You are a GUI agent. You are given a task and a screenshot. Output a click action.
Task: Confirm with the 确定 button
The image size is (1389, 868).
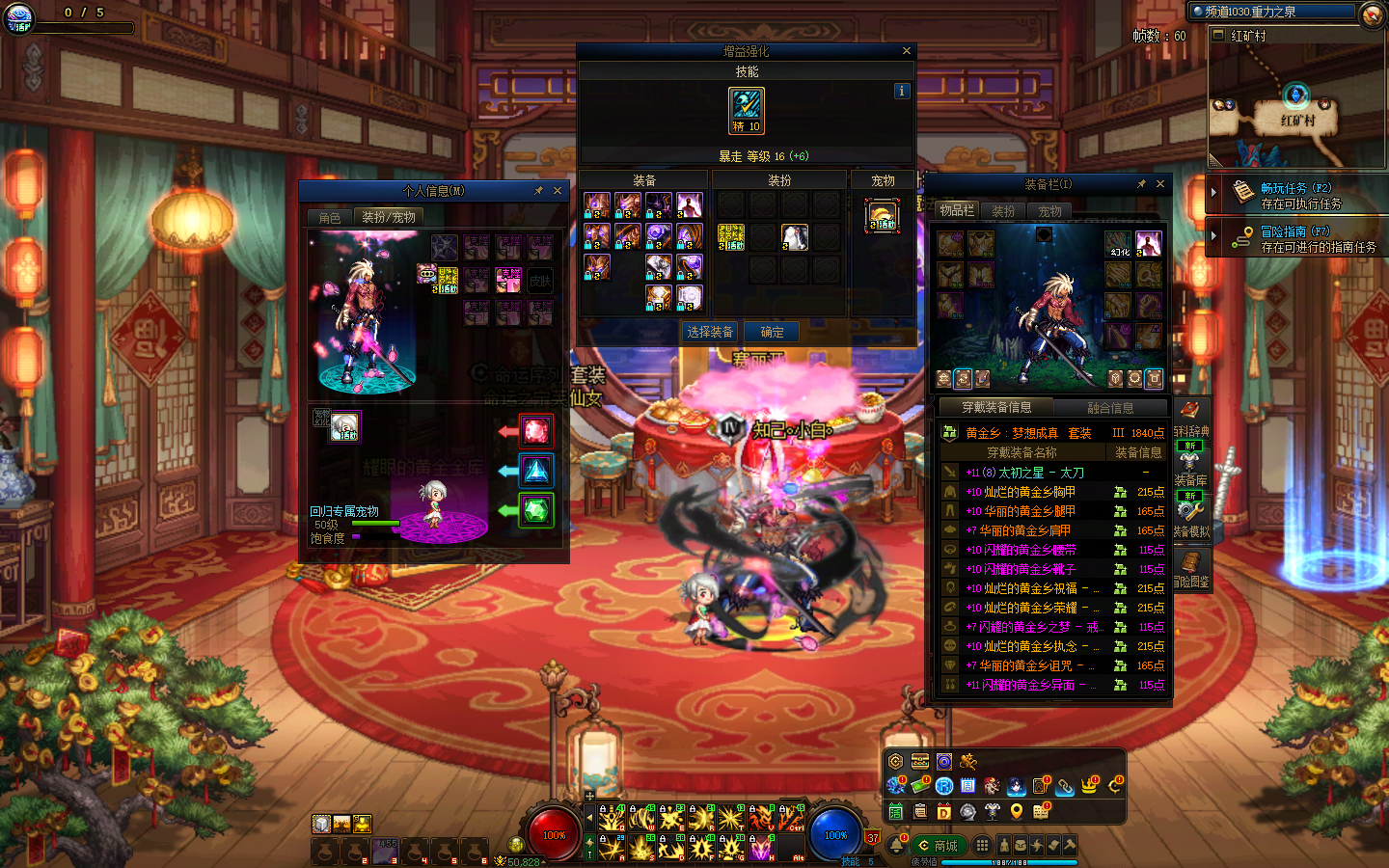click(x=772, y=332)
